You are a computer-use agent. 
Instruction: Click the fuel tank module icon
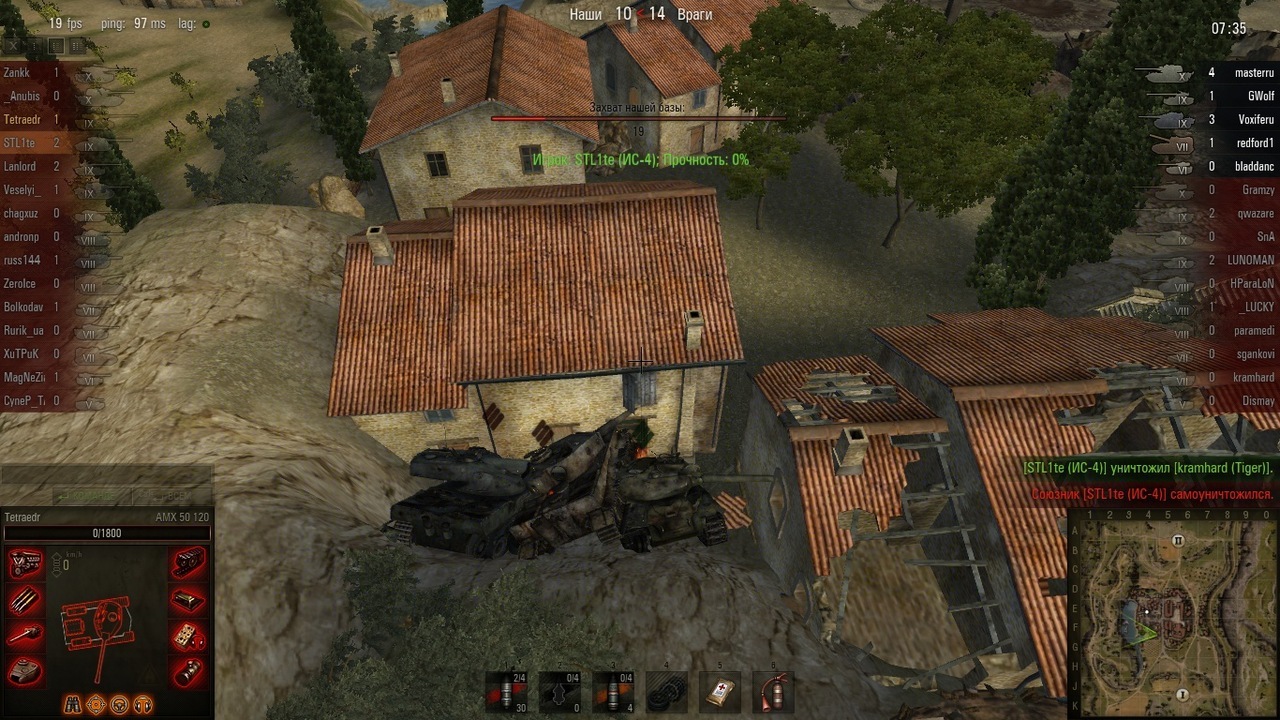(188, 600)
